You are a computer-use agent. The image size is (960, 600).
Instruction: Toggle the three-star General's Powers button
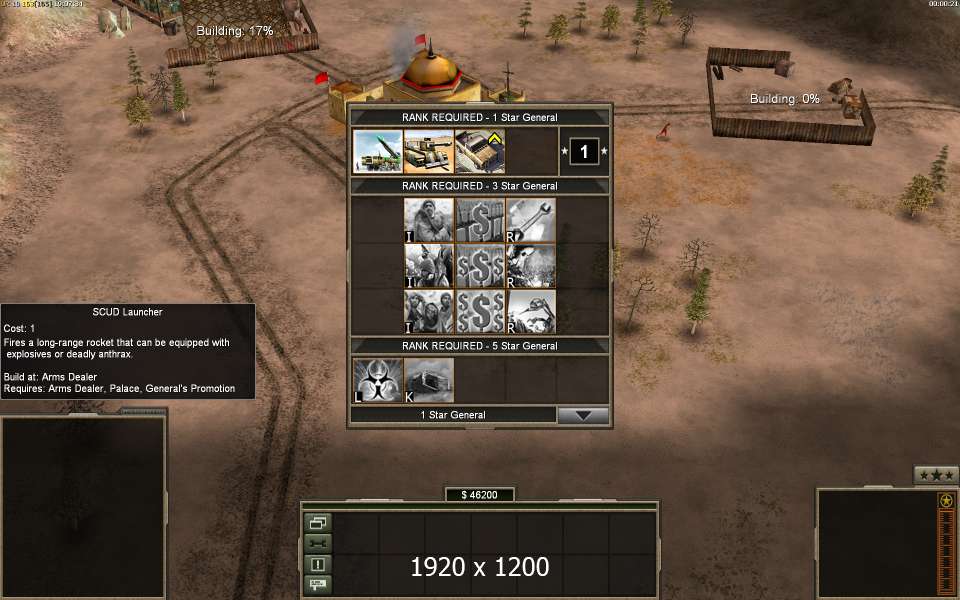coord(936,474)
